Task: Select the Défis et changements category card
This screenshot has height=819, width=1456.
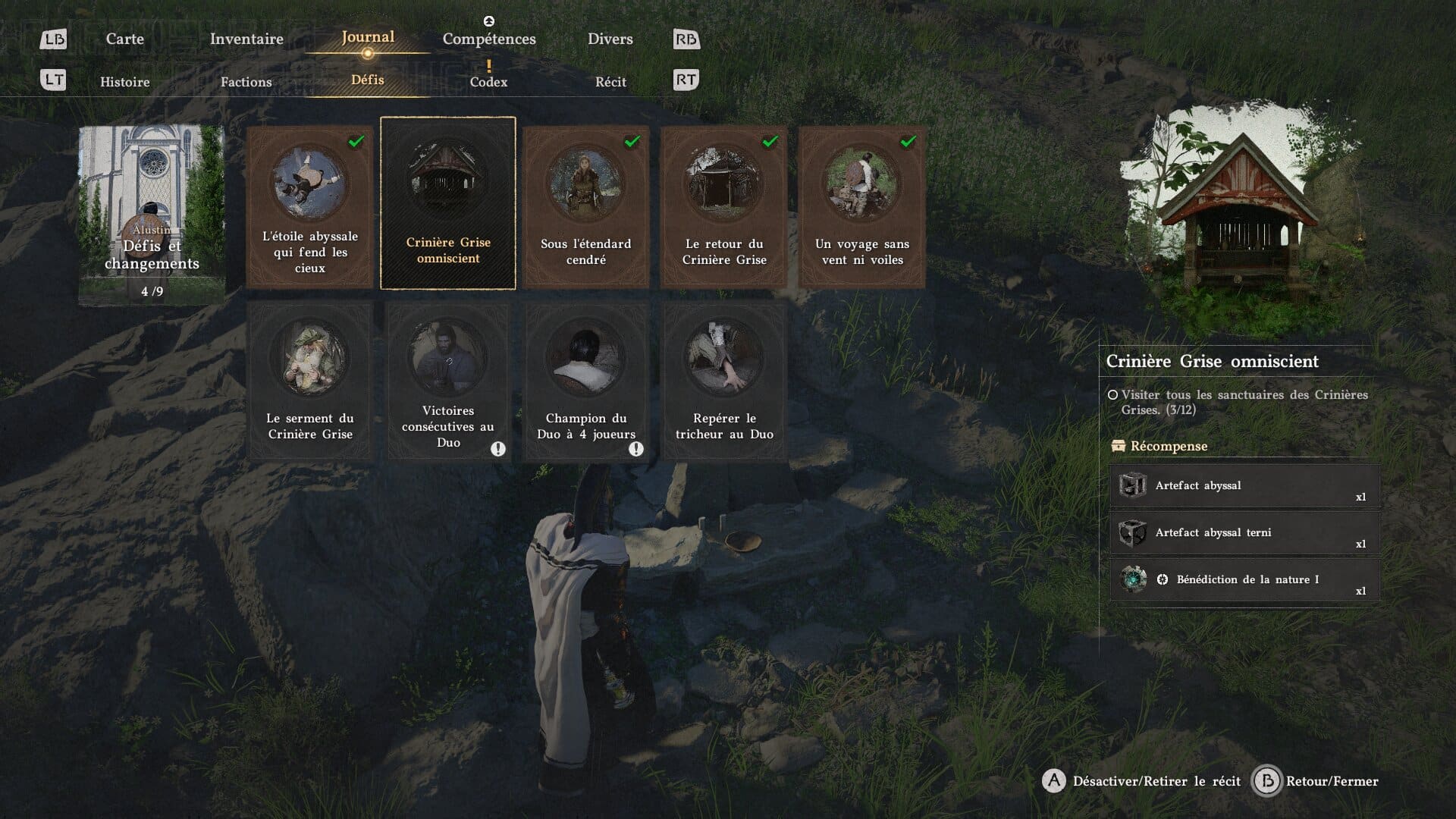Action: [152, 215]
